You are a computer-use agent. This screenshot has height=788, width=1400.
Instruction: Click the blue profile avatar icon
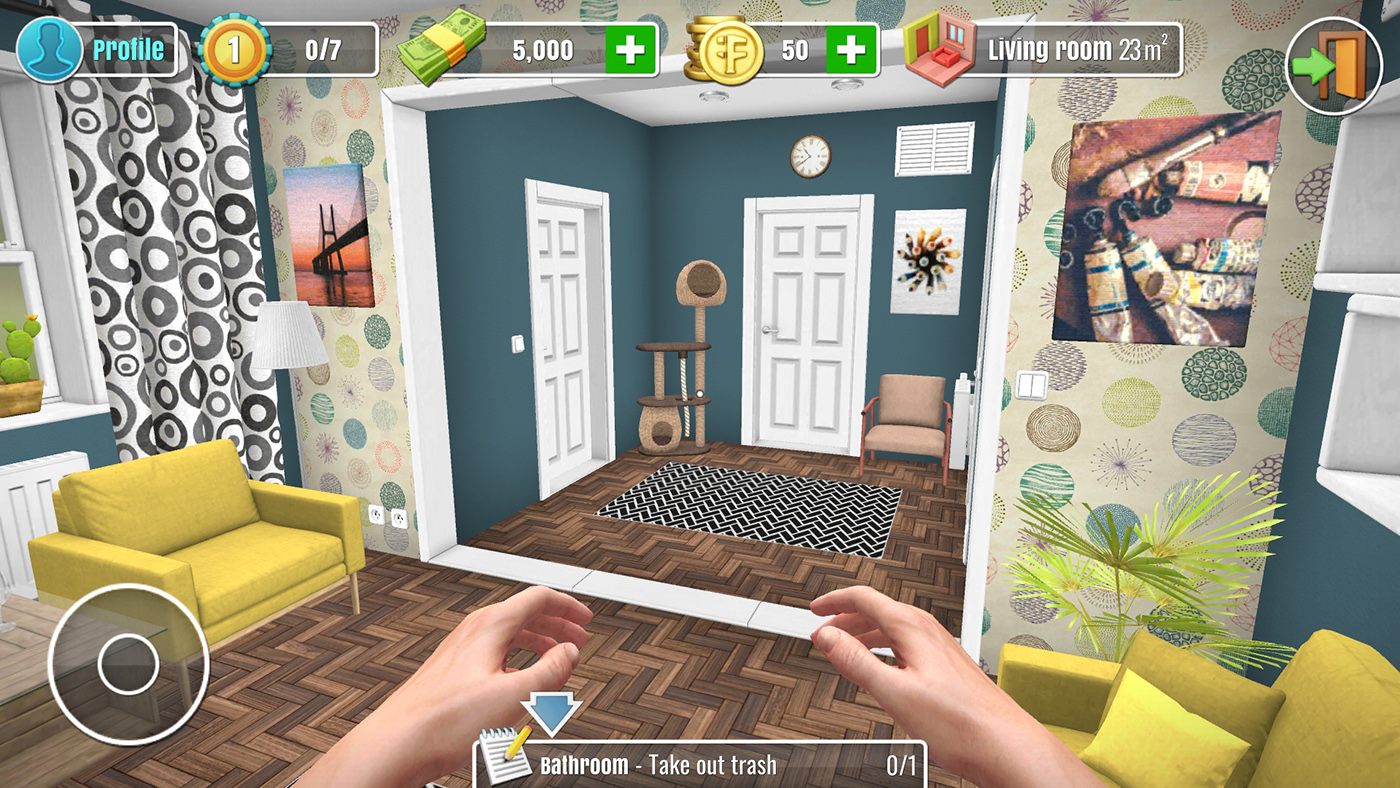pyautogui.click(x=52, y=46)
